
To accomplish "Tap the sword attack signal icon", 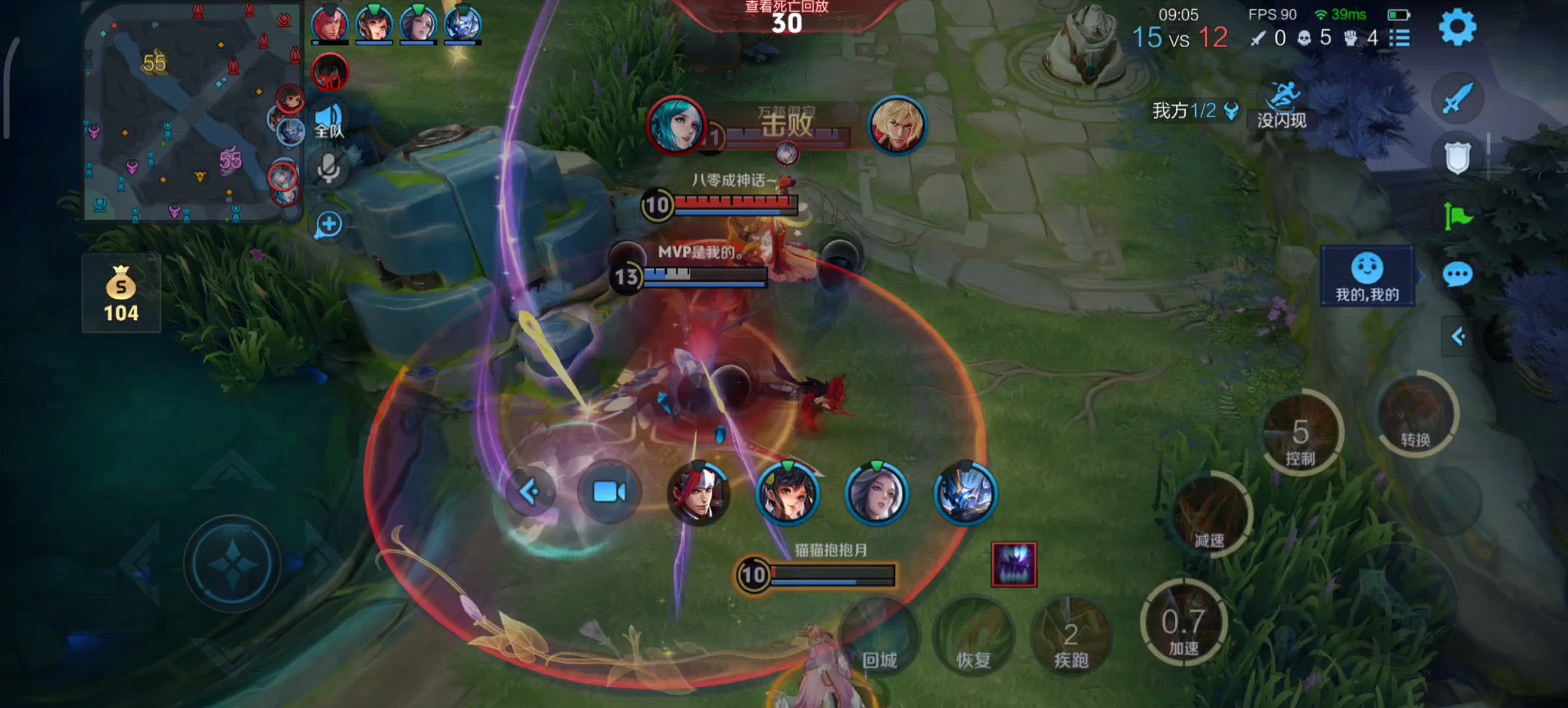I will 1457,100.
